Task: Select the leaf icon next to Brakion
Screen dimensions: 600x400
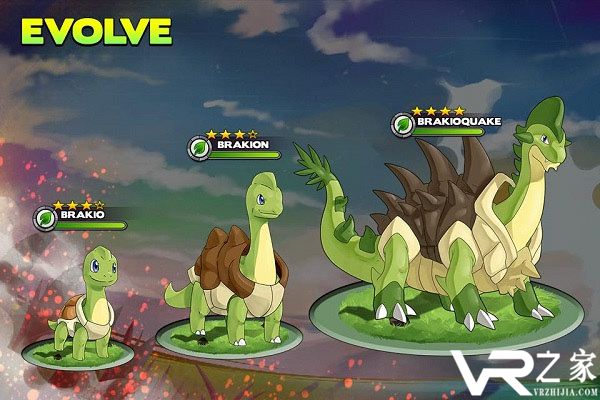Action: point(199,148)
